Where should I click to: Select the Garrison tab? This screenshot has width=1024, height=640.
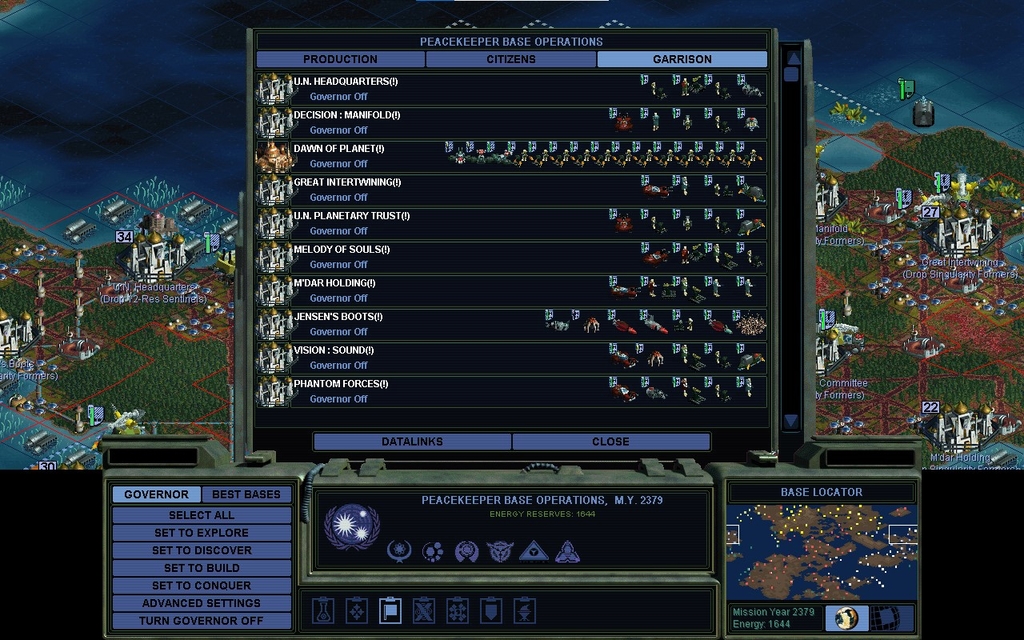coord(682,59)
